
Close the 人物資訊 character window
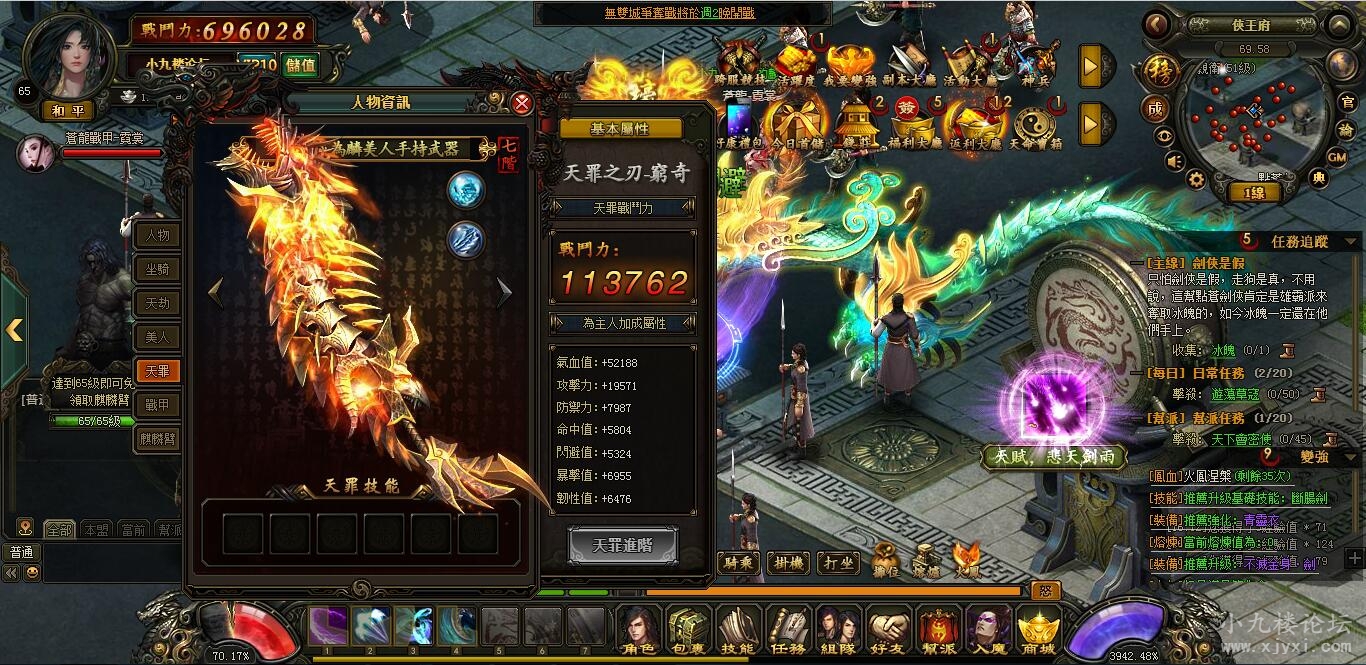point(522,103)
